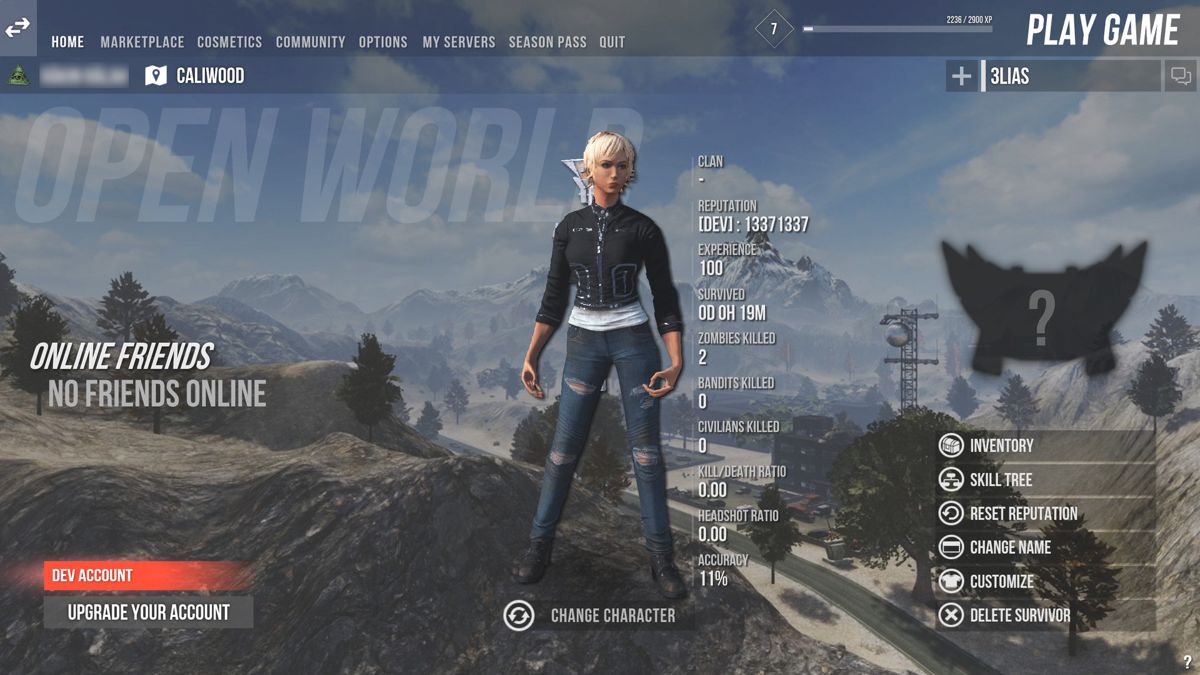This screenshot has width=1200, height=675.
Task: Click Delete Survivor
Action: pyautogui.click(x=1019, y=616)
